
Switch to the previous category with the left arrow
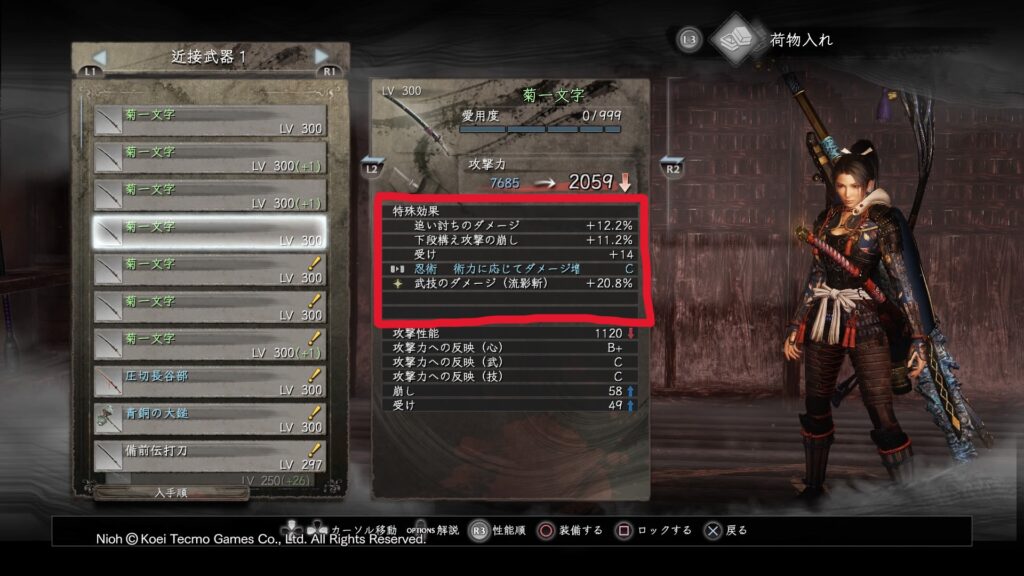pyautogui.click(x=99, y=56)
